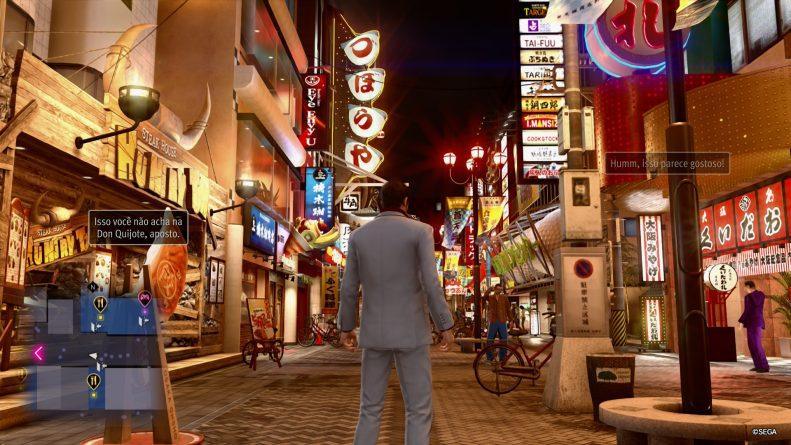Select the pink mask marker on the minimap
Screen dimensions: 791x445
pyautogui.click(x=145, y=298)
